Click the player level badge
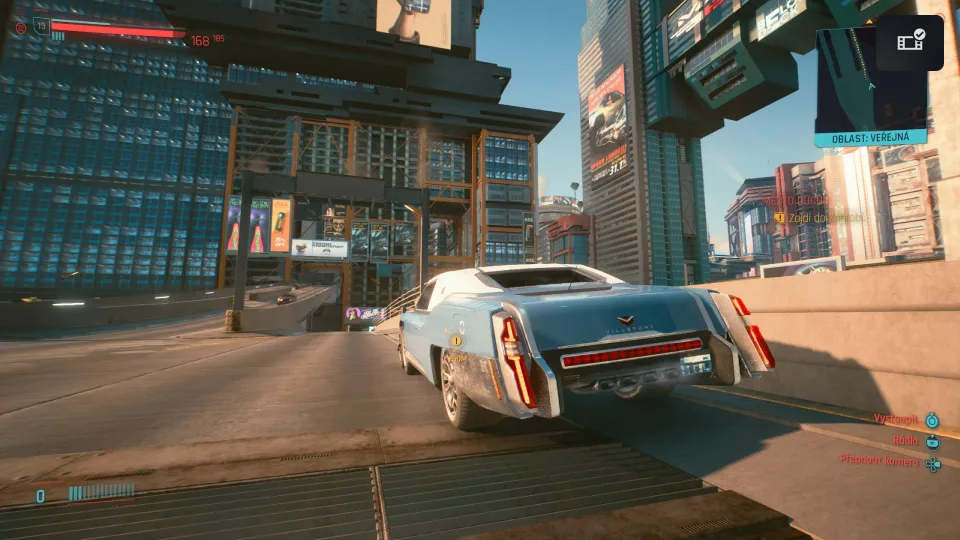Image resolution: width=960 pixels, height=540 pixels. 41,25
